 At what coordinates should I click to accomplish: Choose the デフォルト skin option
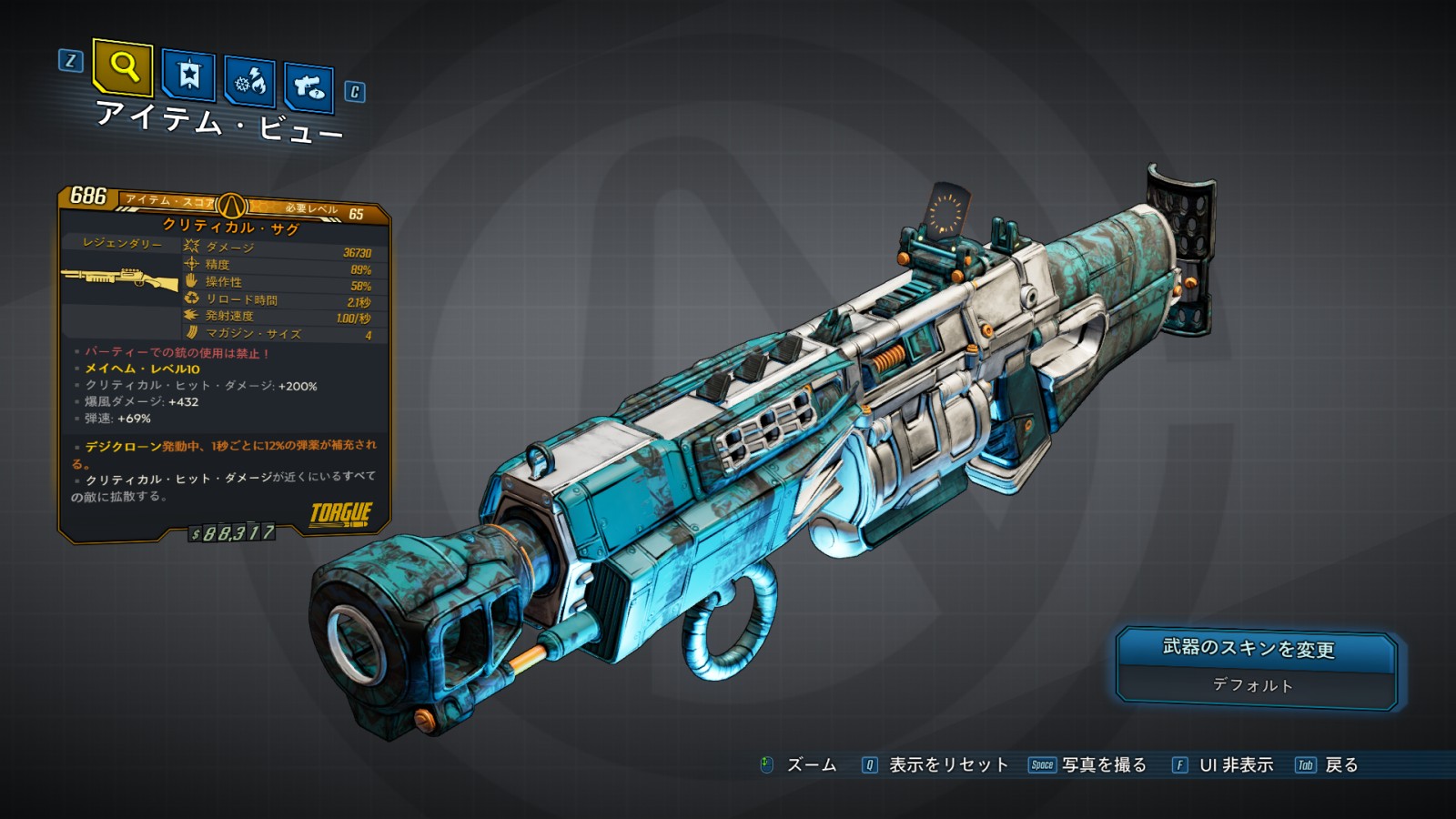pos(1253,685)
